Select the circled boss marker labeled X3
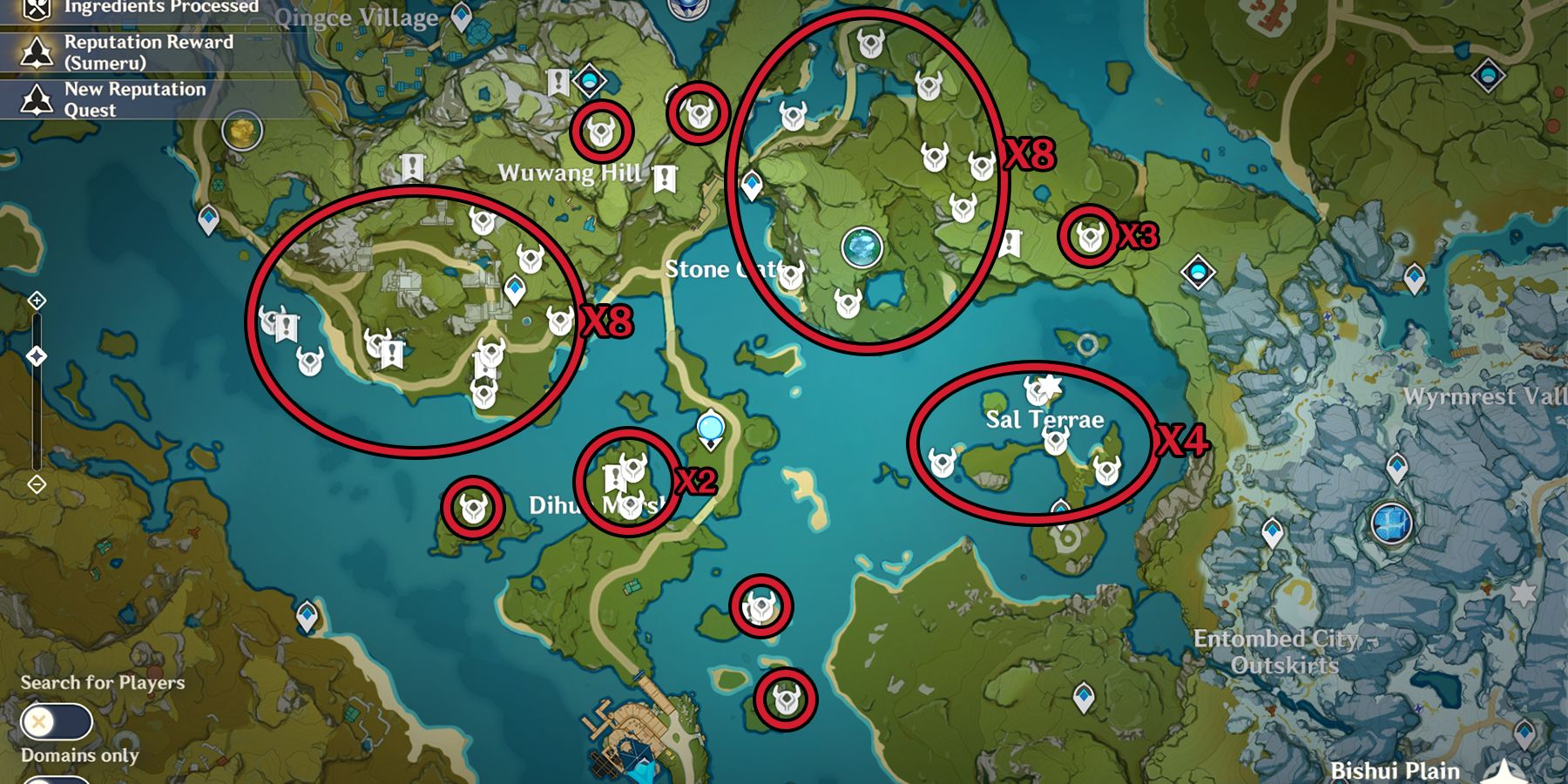Screen dimensions: 1568x784 [1088, 235]
